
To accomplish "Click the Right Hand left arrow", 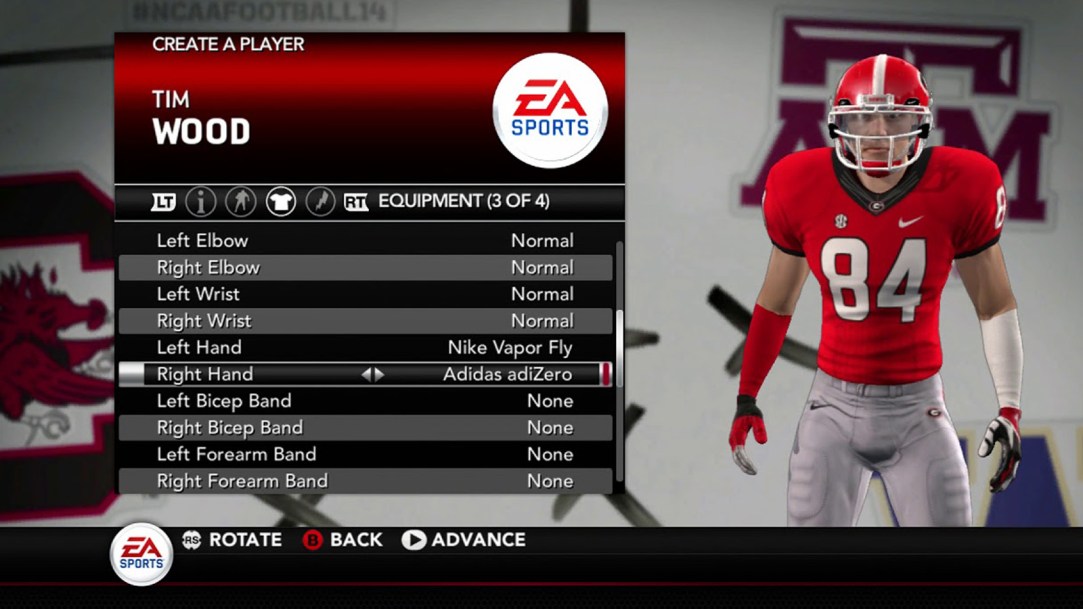I will coord(366,375).
